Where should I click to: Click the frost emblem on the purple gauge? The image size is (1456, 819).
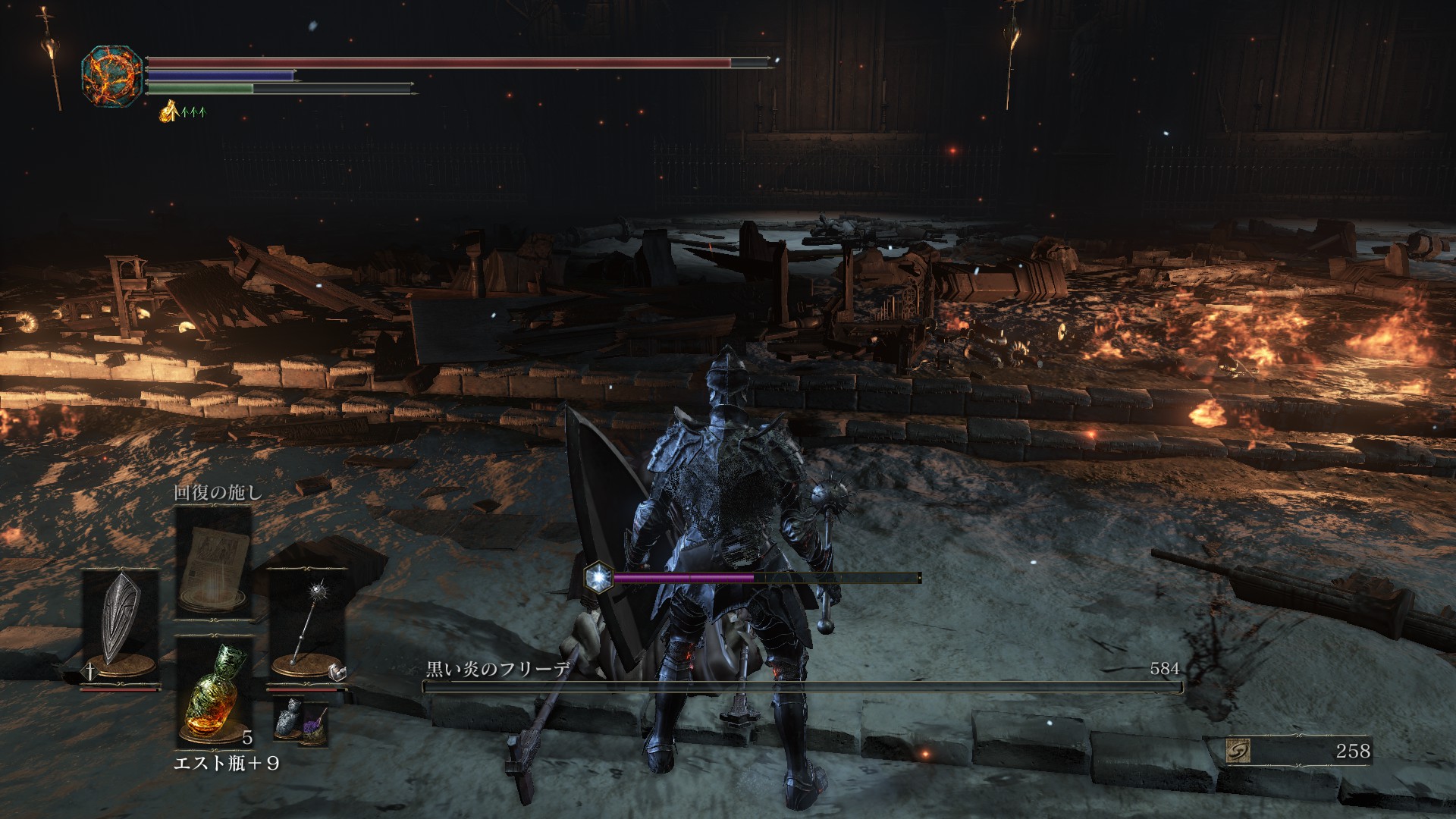tap(598, 578)
